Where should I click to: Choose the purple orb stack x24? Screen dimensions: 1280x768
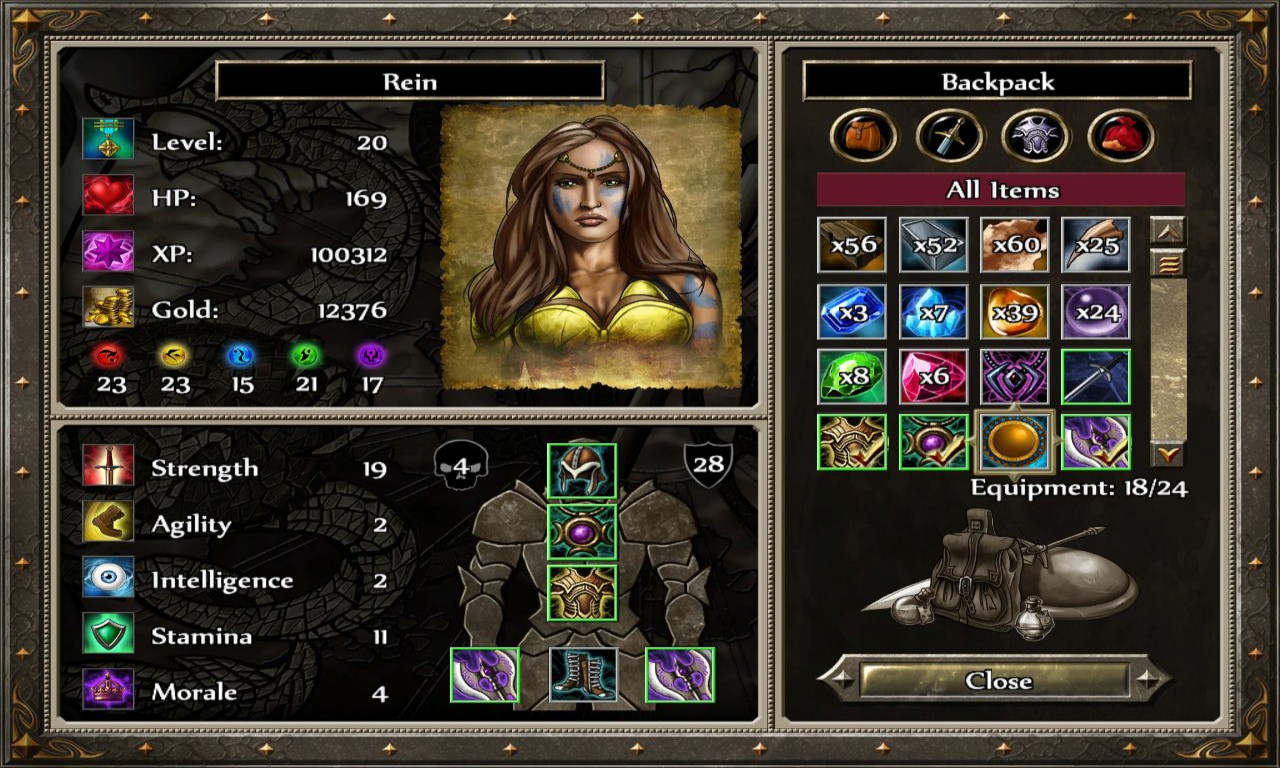tap(1096, 312)
